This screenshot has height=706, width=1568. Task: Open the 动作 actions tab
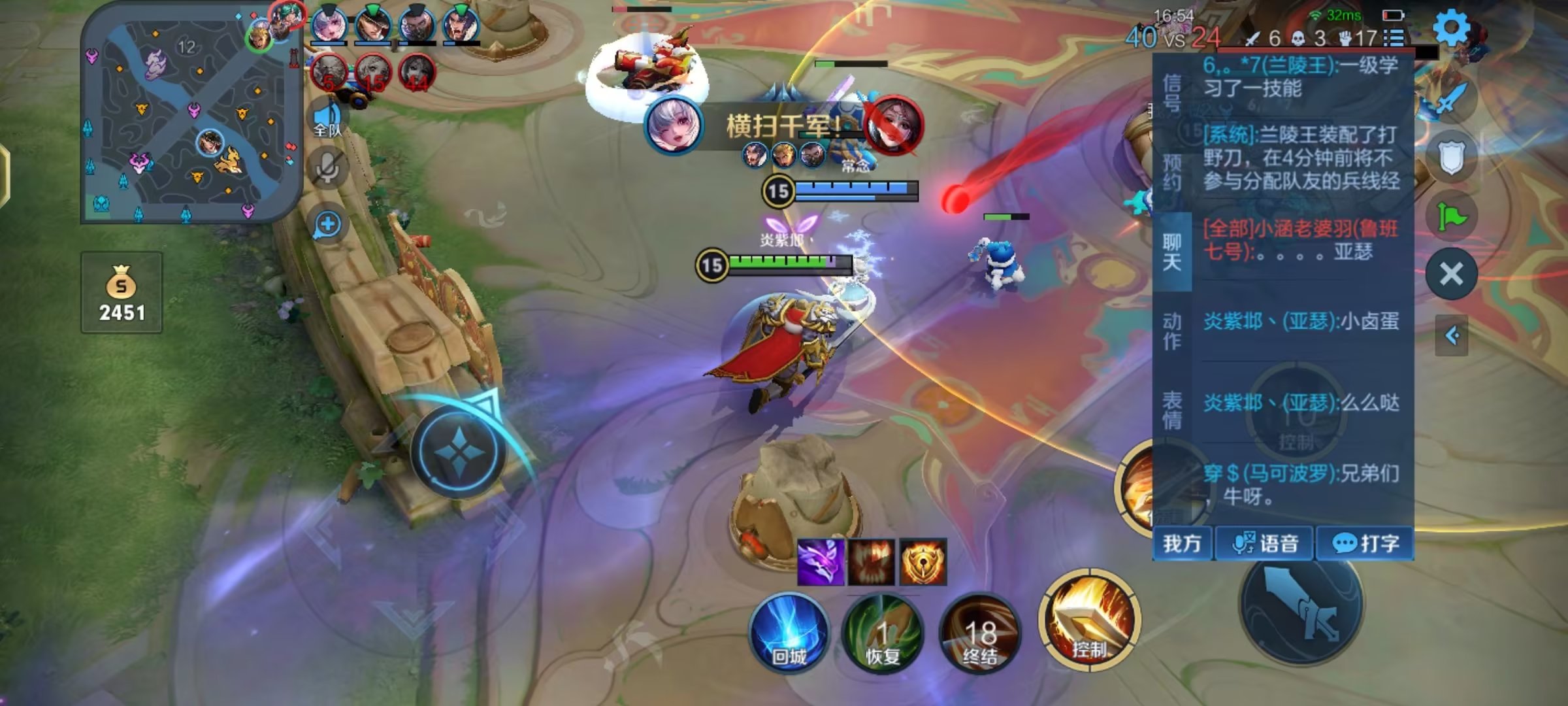(x=1172, y=331)
